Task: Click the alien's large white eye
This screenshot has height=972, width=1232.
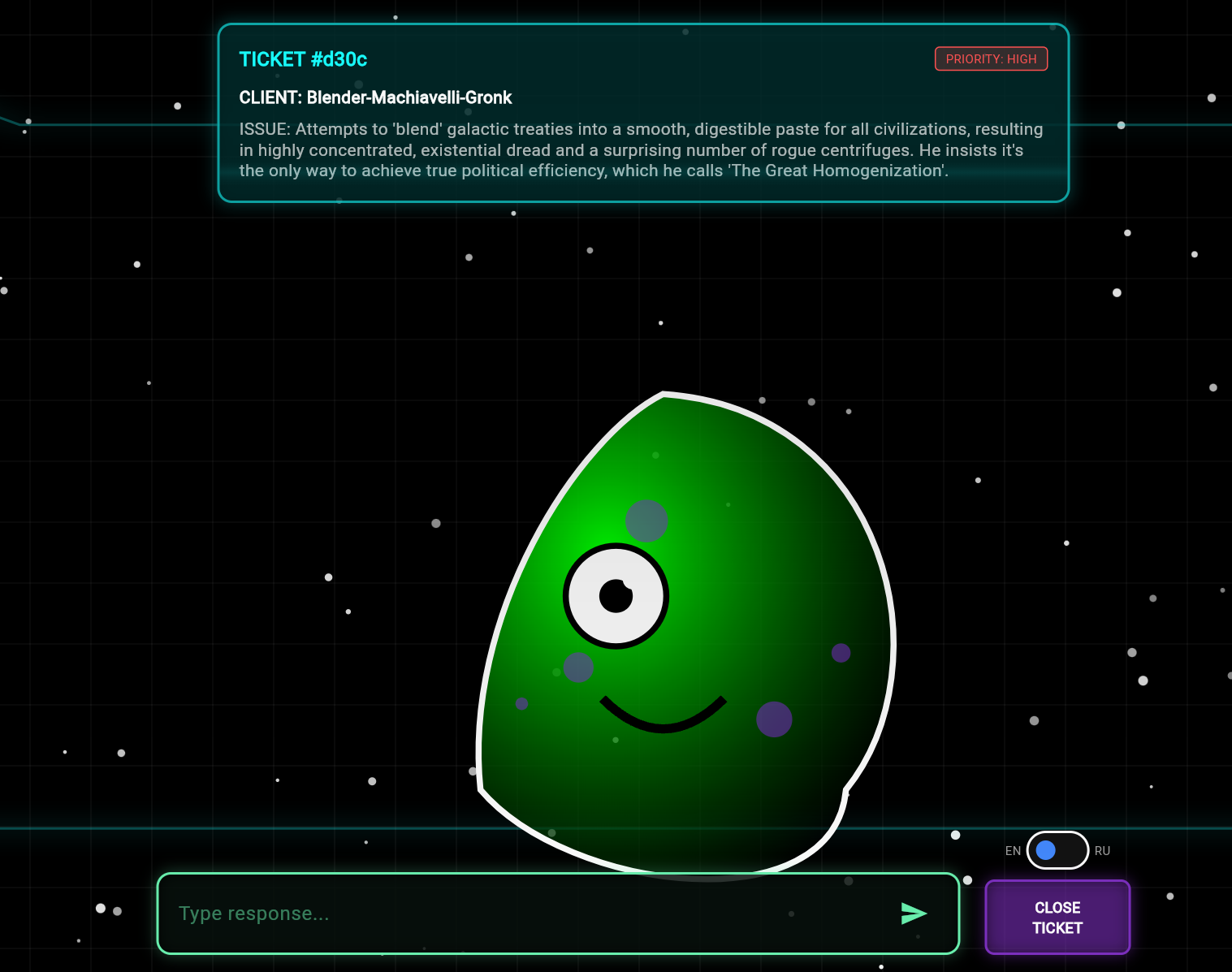Action: [616, 597]
